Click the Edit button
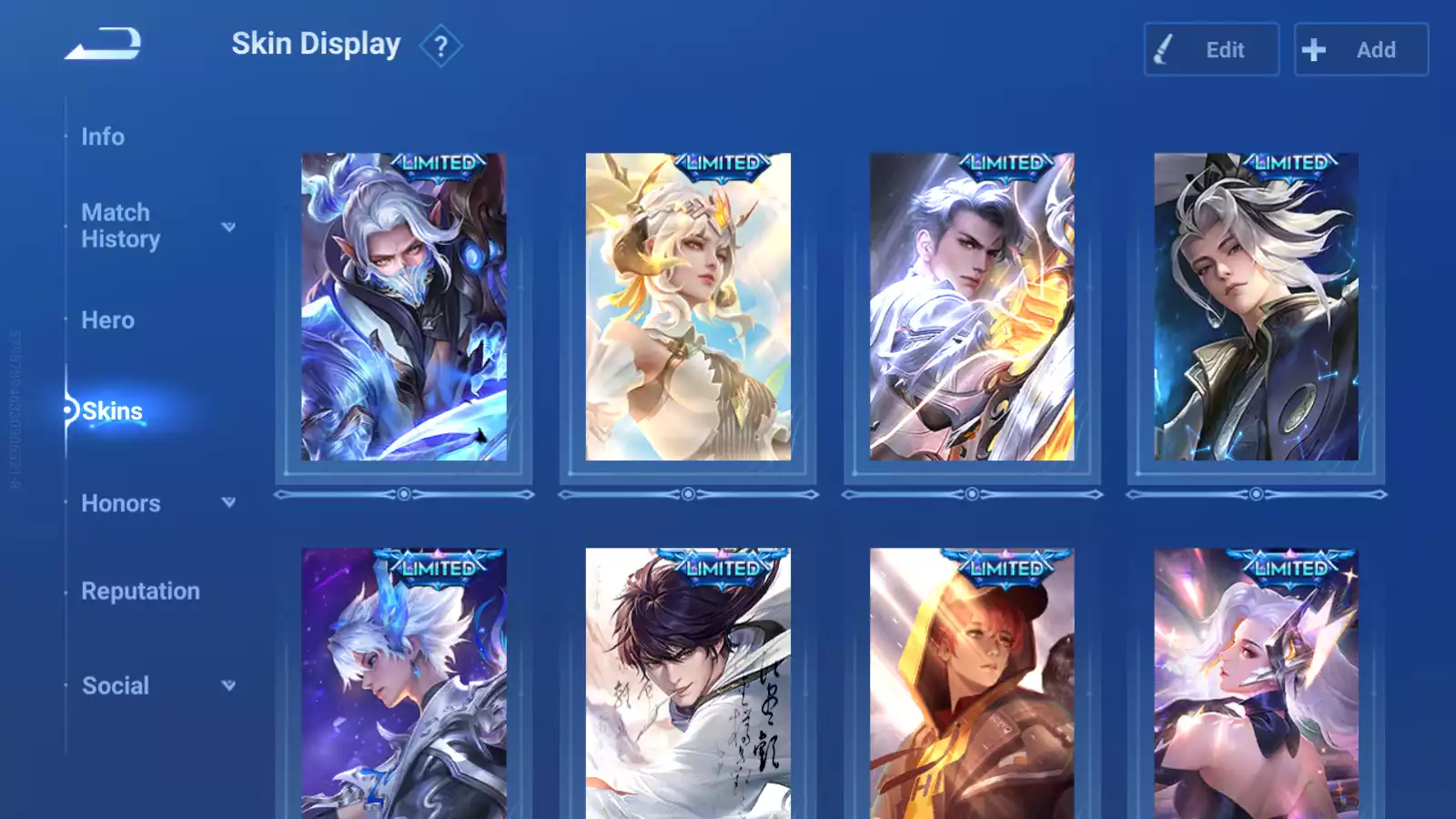 pyautogui.click(x=1211, y=50)
